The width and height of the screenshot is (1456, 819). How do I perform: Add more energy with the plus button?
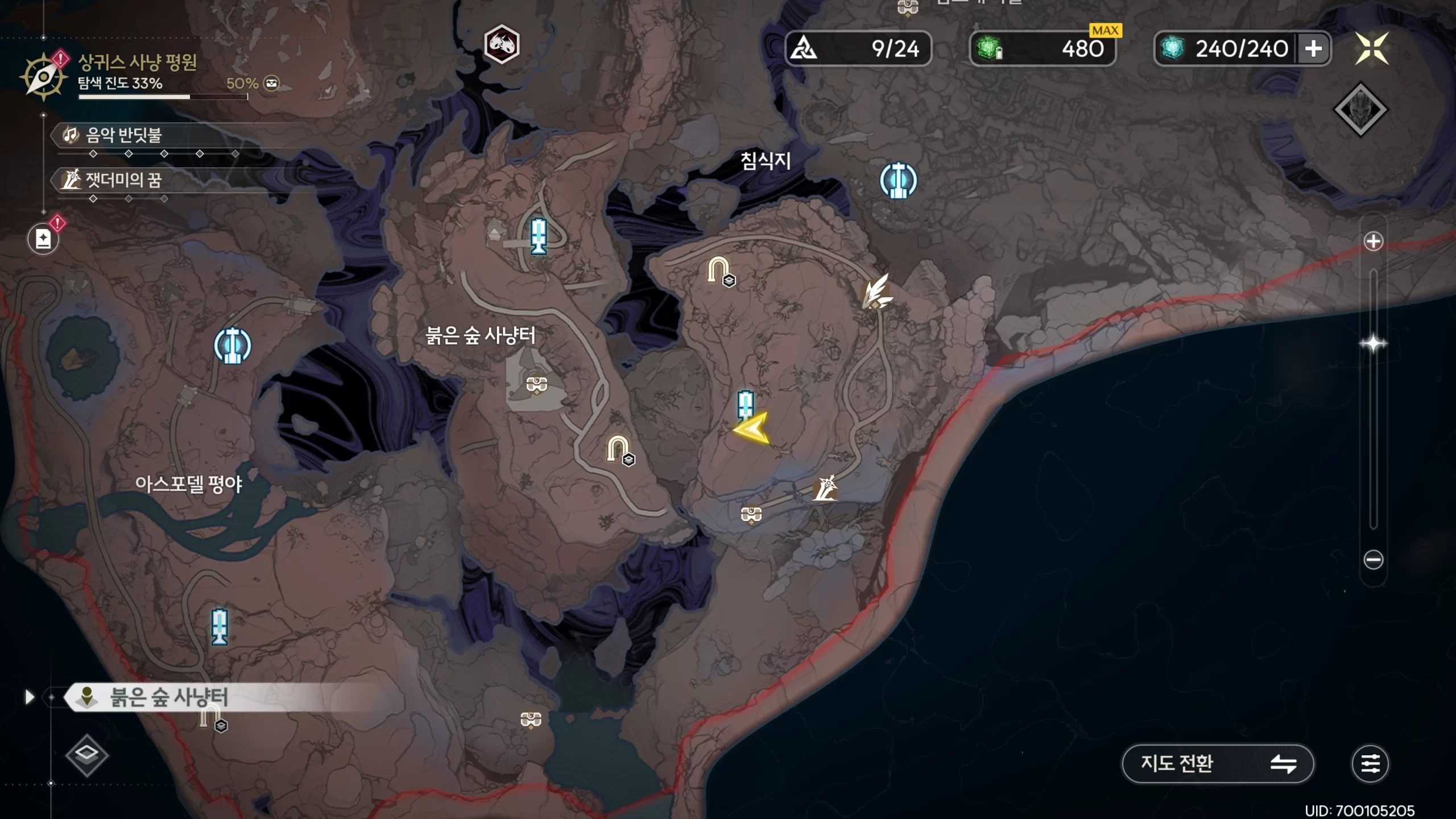[1313, 49]
